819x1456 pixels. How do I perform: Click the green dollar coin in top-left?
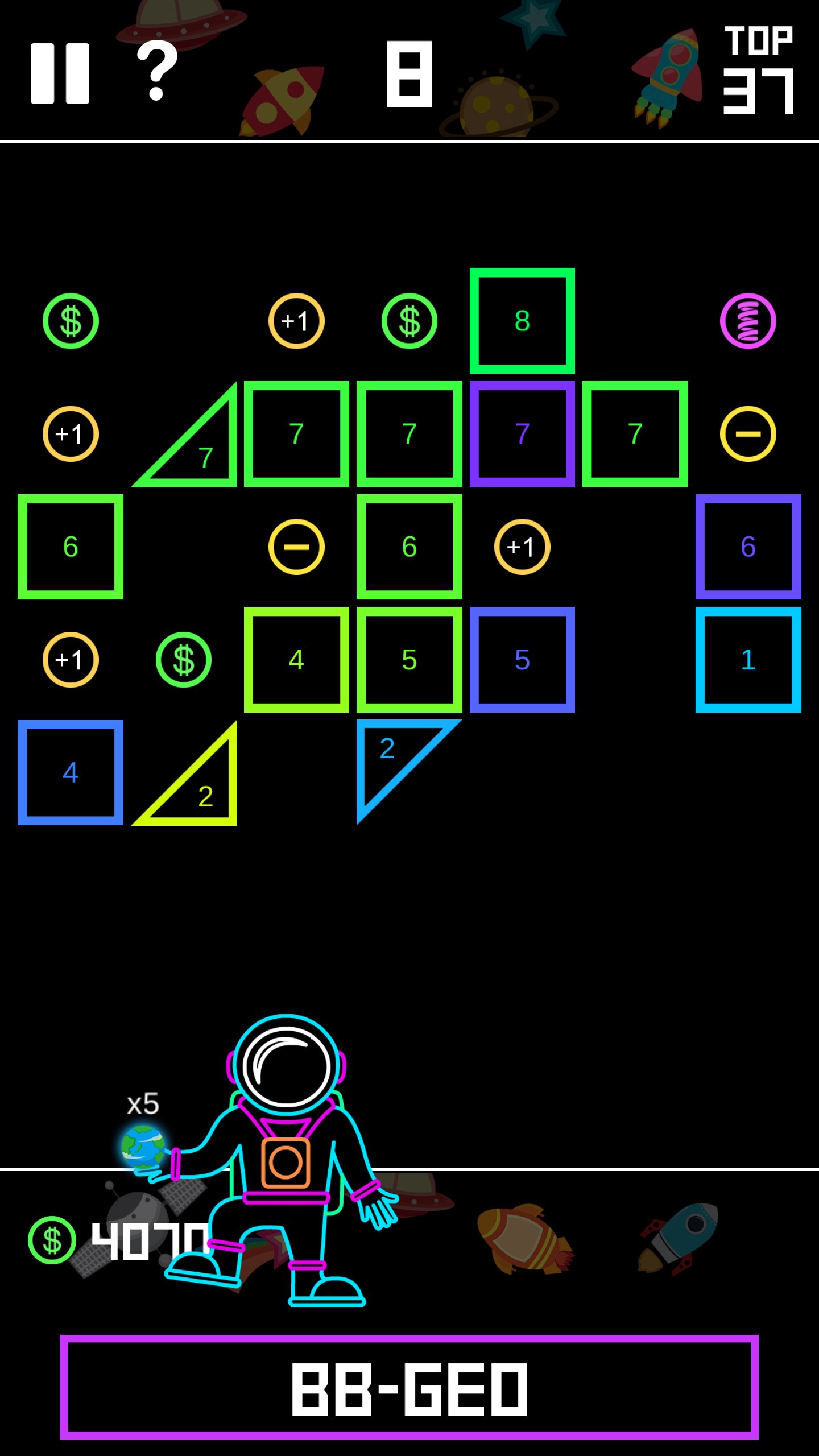71,321
